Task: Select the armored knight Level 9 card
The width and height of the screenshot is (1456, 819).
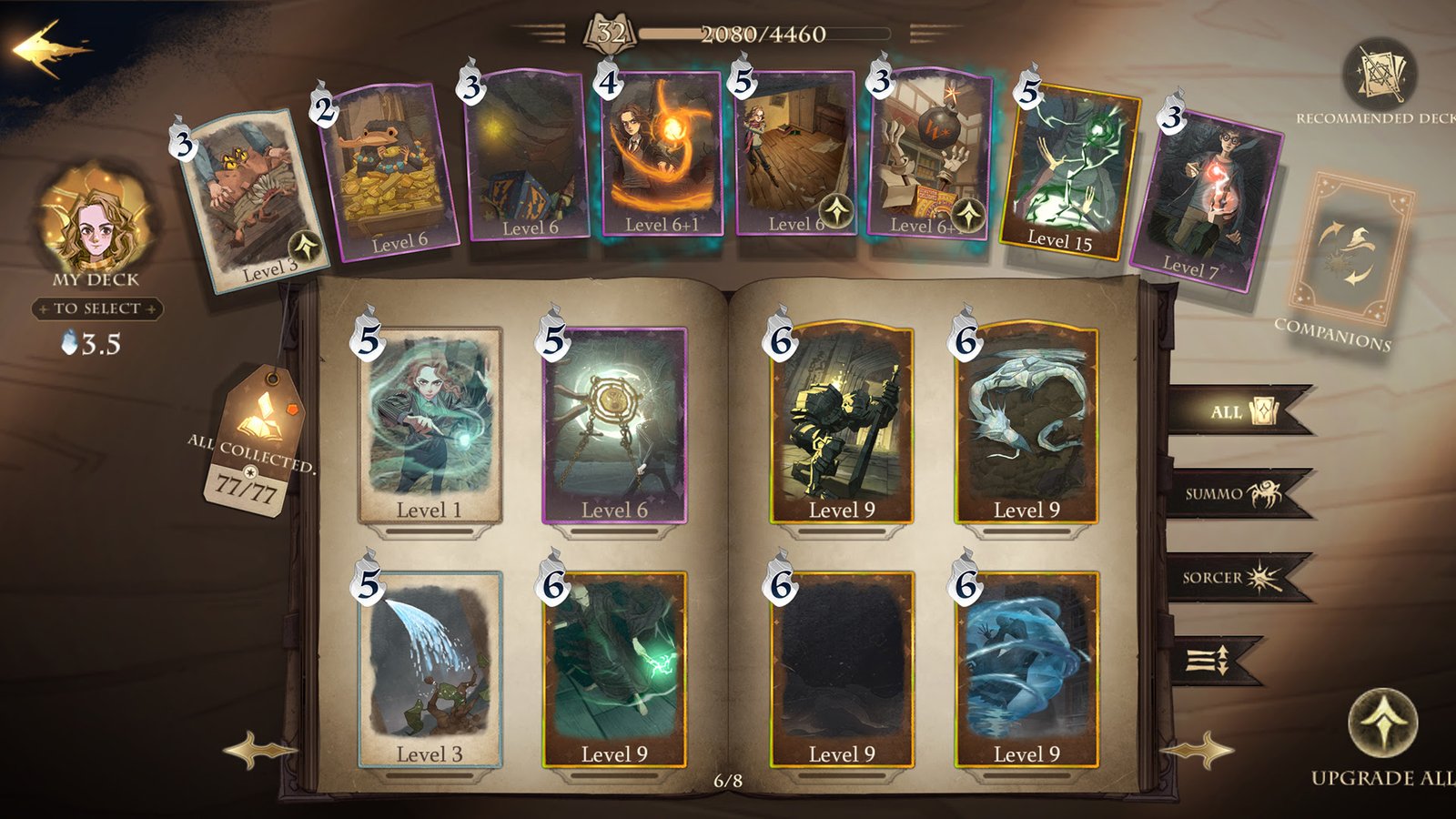Action: [841, 424]
